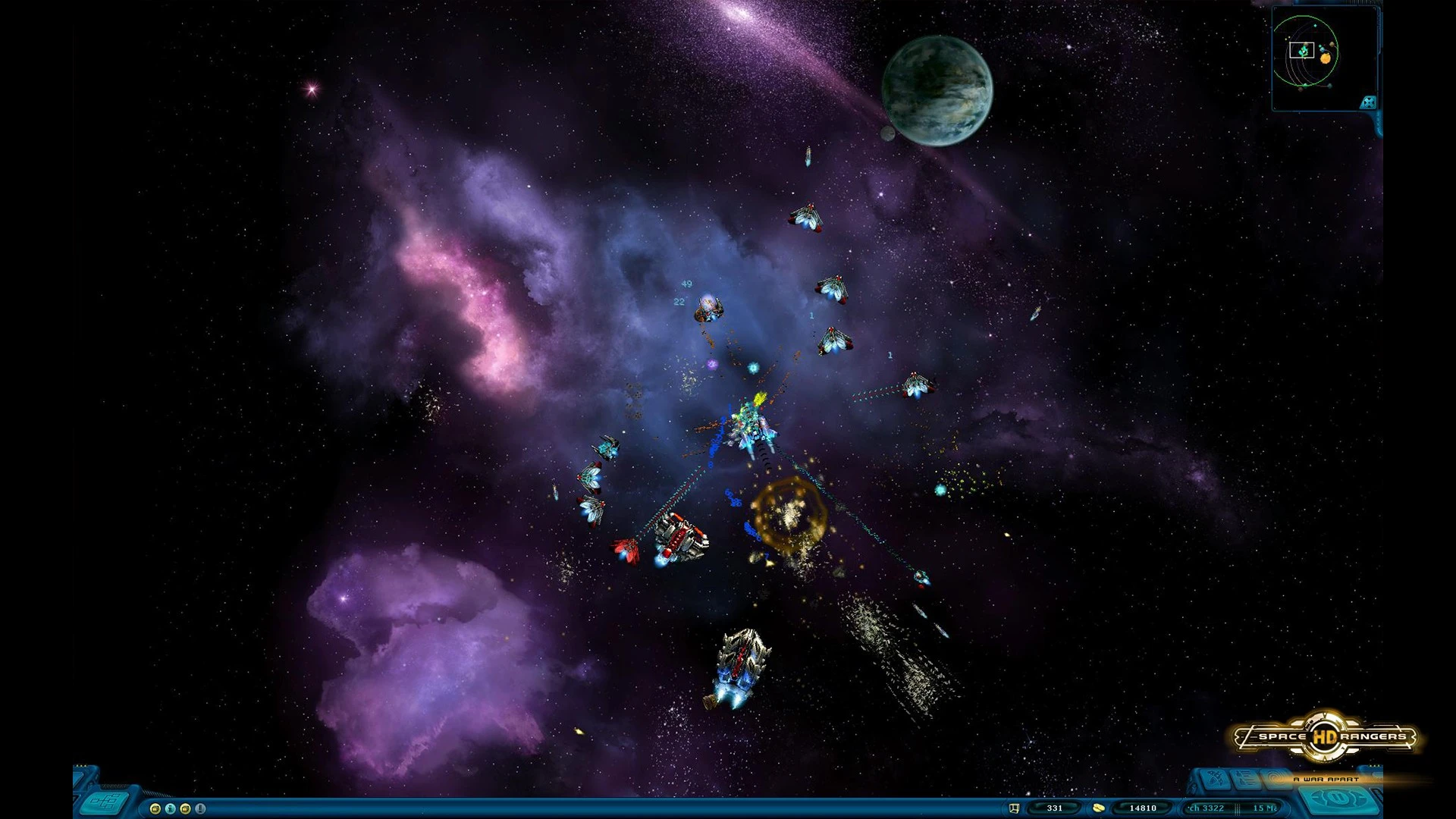Show the teal info notification

(x=171, y=808)
